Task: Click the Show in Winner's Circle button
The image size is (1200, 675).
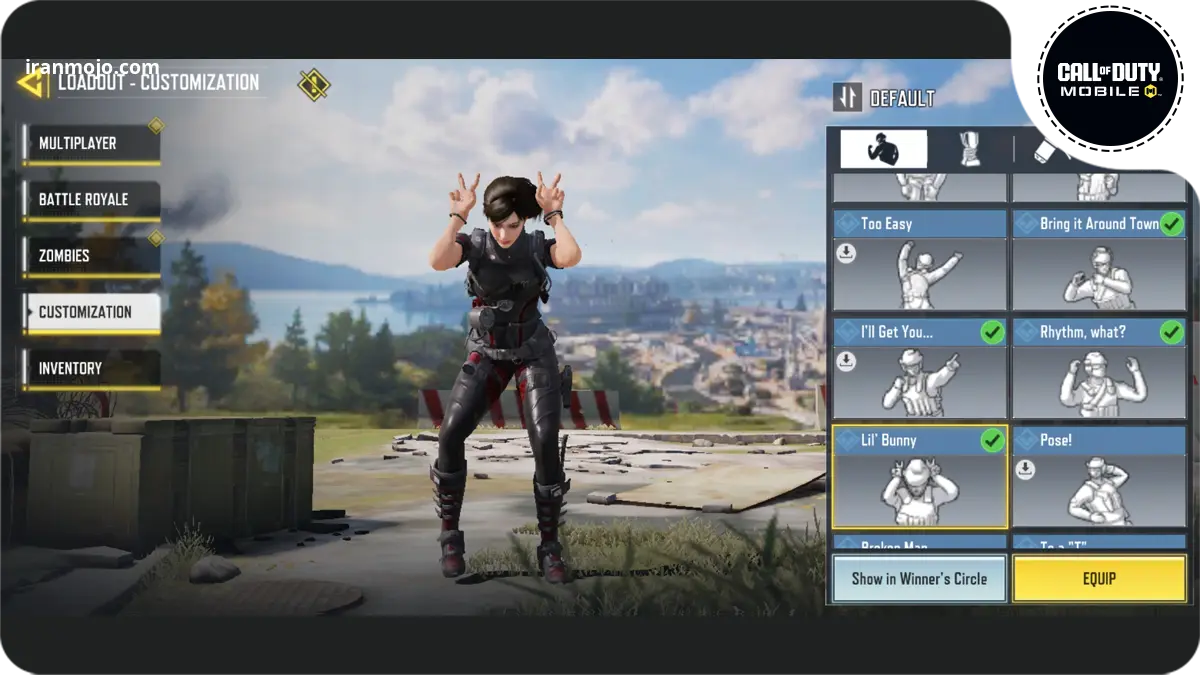Action: coord(919,579)
